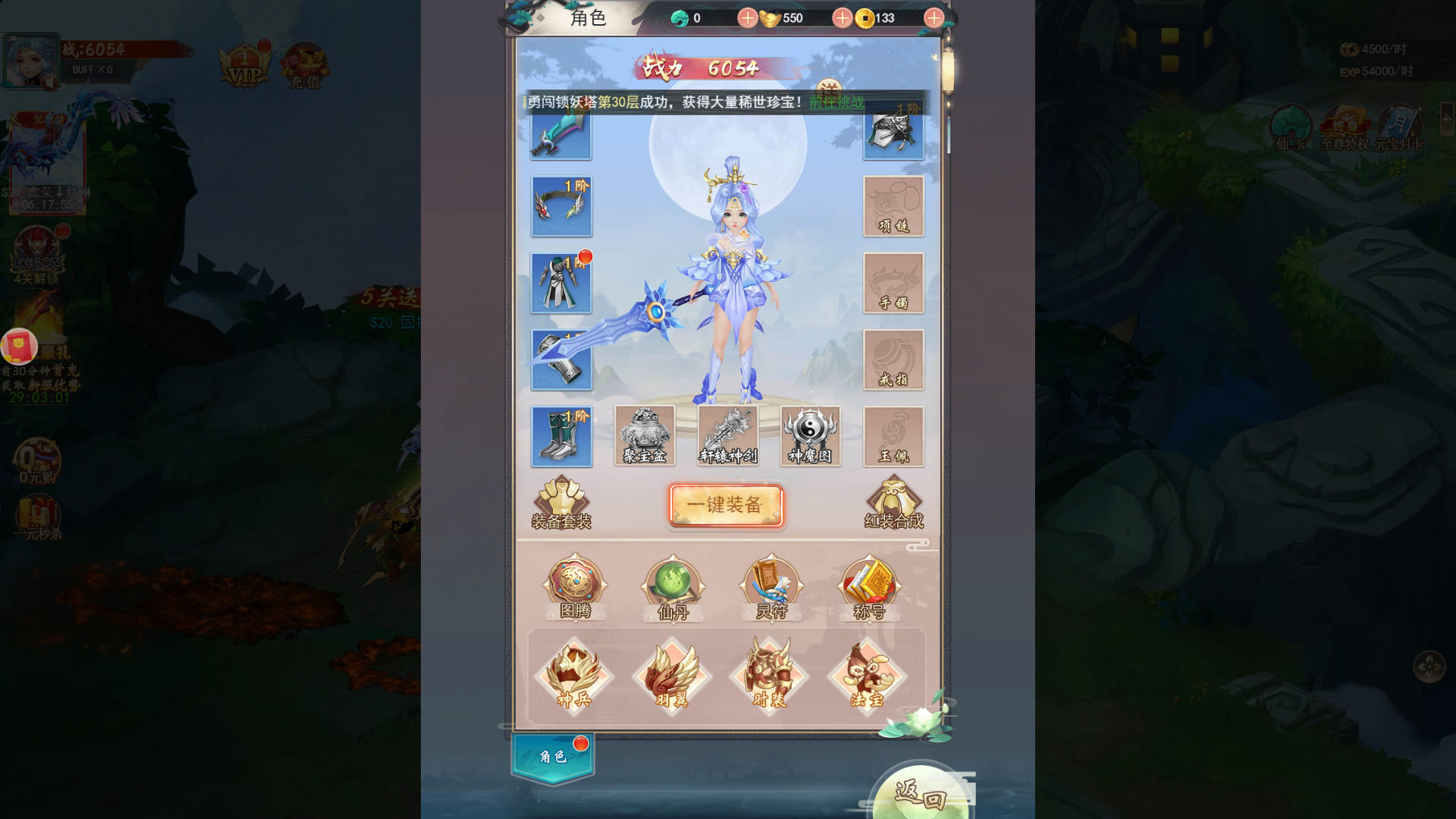Click the red dot indicator on 角色 tab
This screenshot has width=1456, height=819.
579,745
